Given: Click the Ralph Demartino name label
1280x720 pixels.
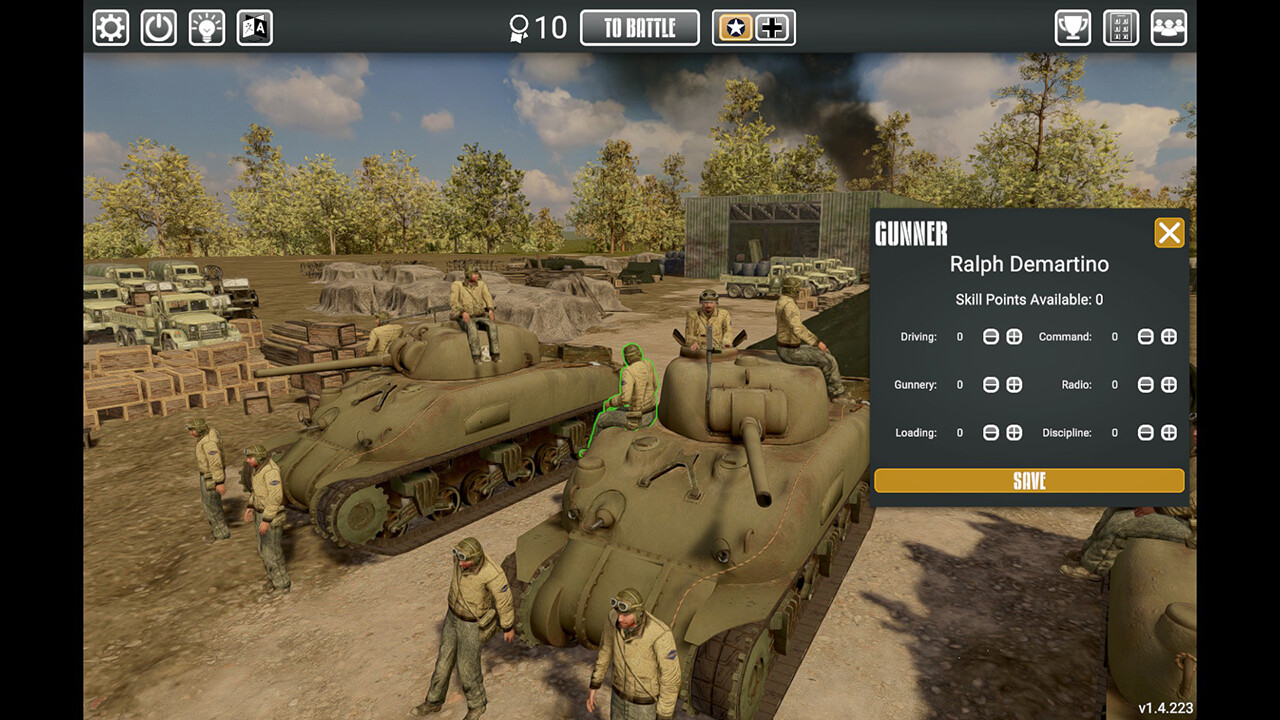Looking at the screenshot, I should (x=1029, y=264).
